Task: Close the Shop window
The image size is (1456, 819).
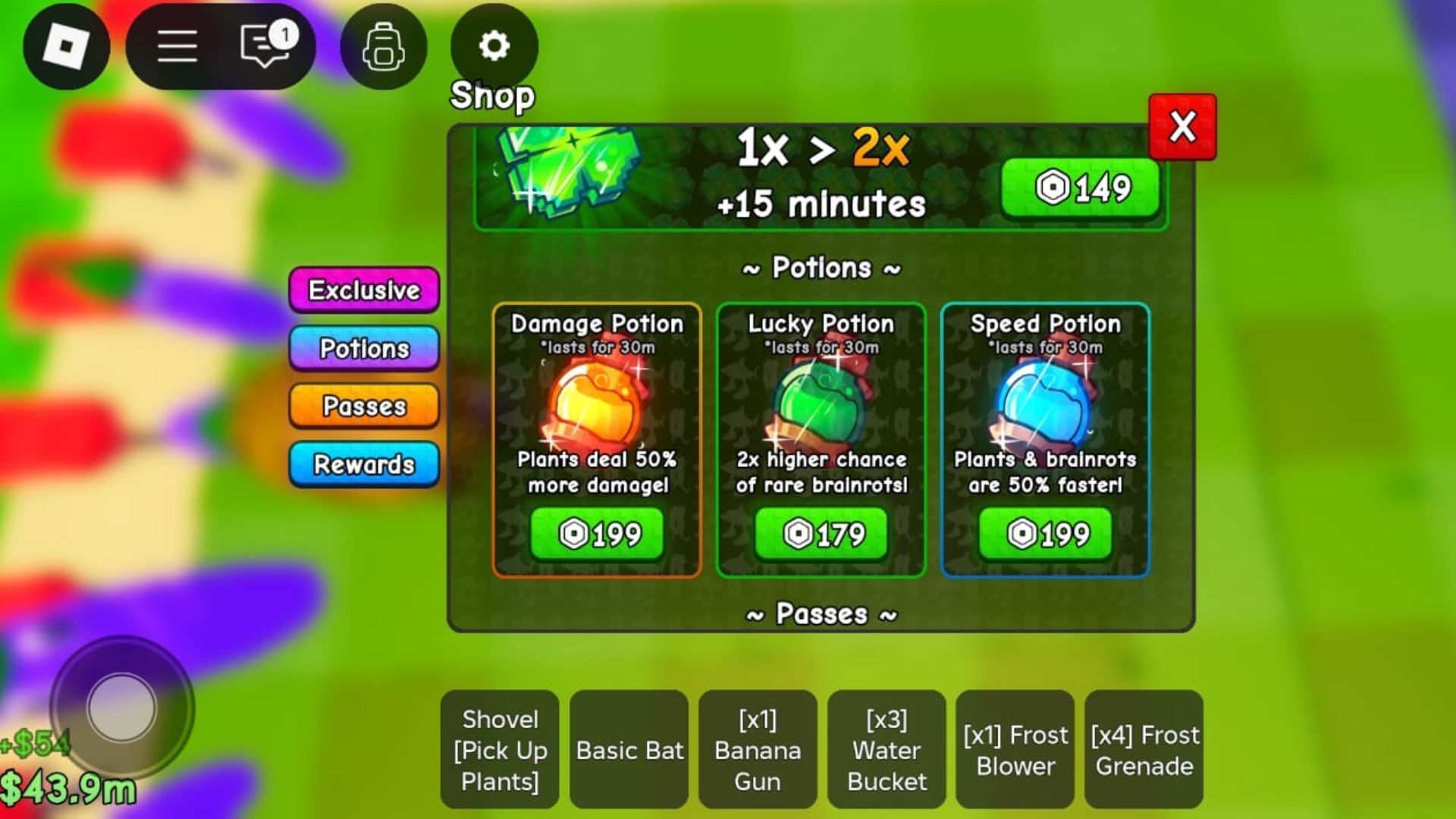Action: pyautogui.click(x=1181, y=127)
